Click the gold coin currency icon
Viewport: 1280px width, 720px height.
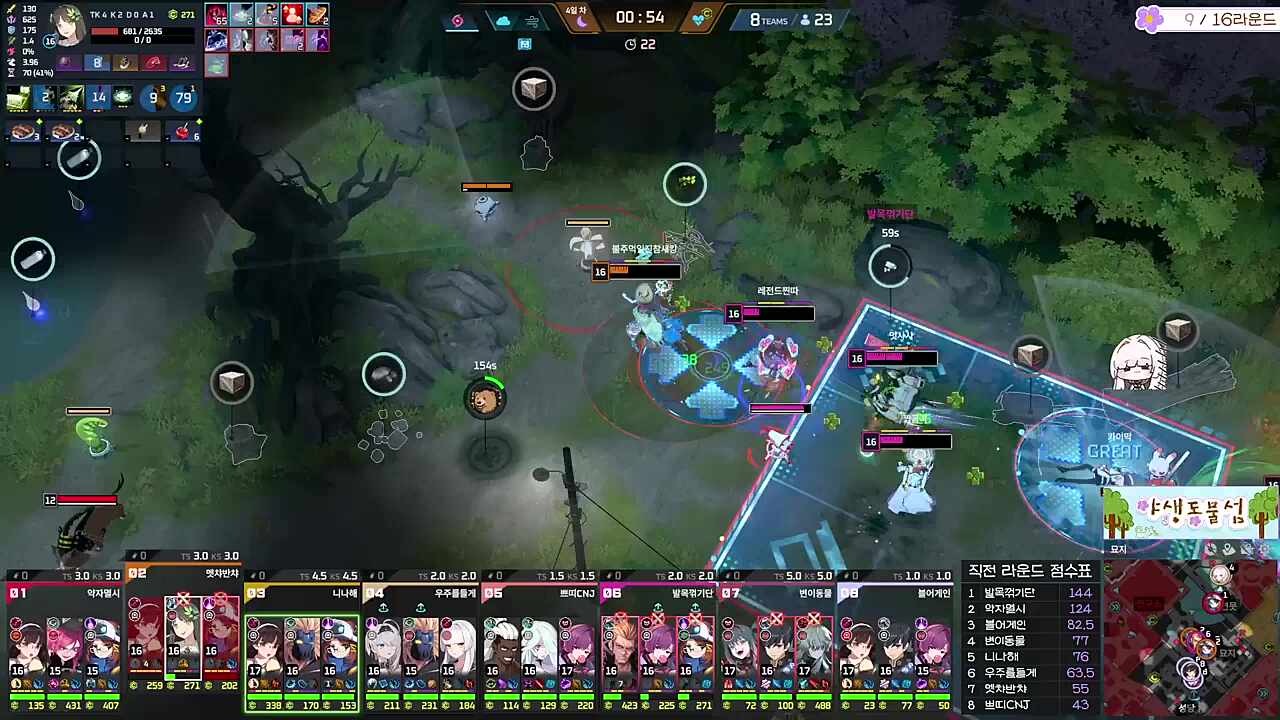coord(172,15)
